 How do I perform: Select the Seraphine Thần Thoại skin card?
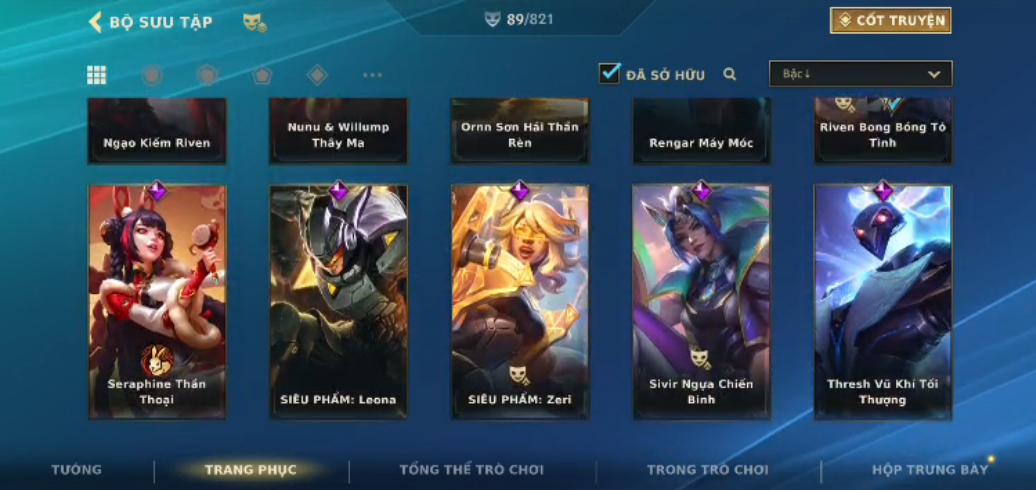tap(157, 300)
